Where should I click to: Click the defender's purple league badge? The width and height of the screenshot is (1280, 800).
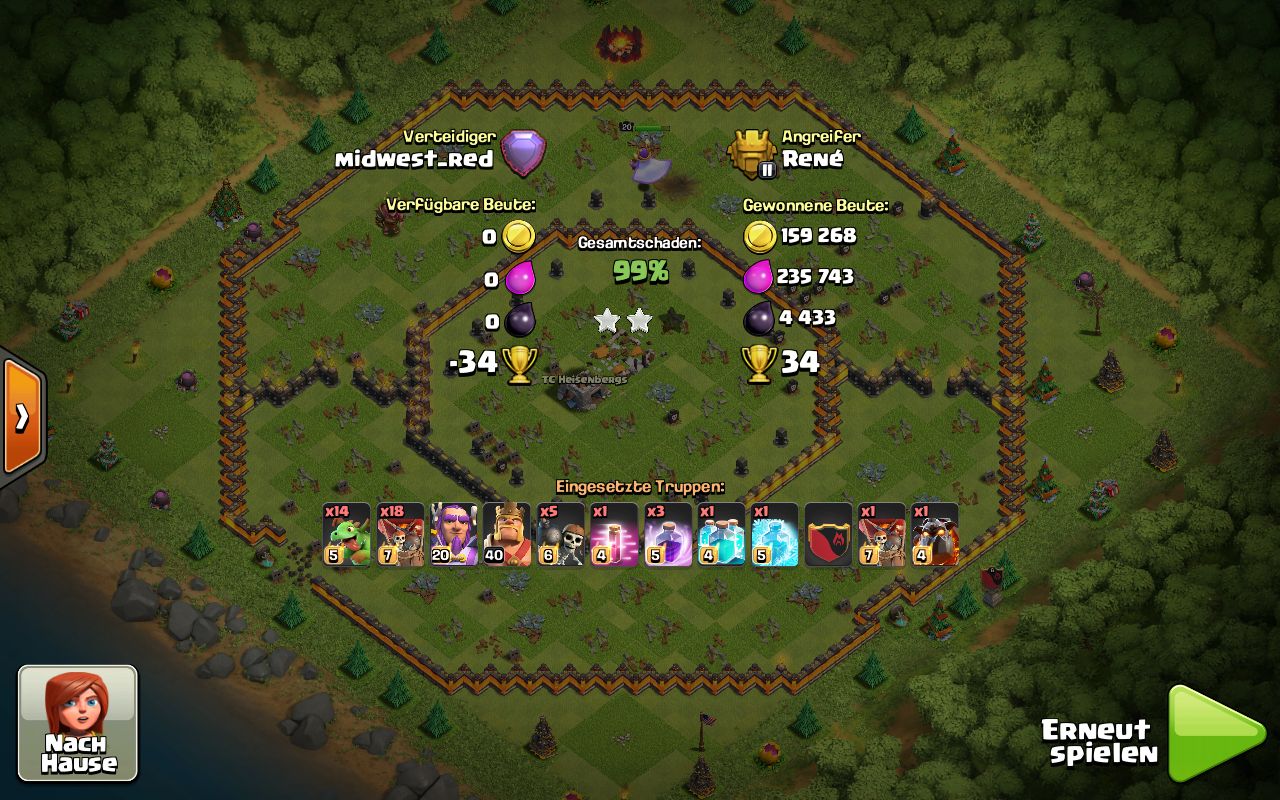(x=523, y=154)
